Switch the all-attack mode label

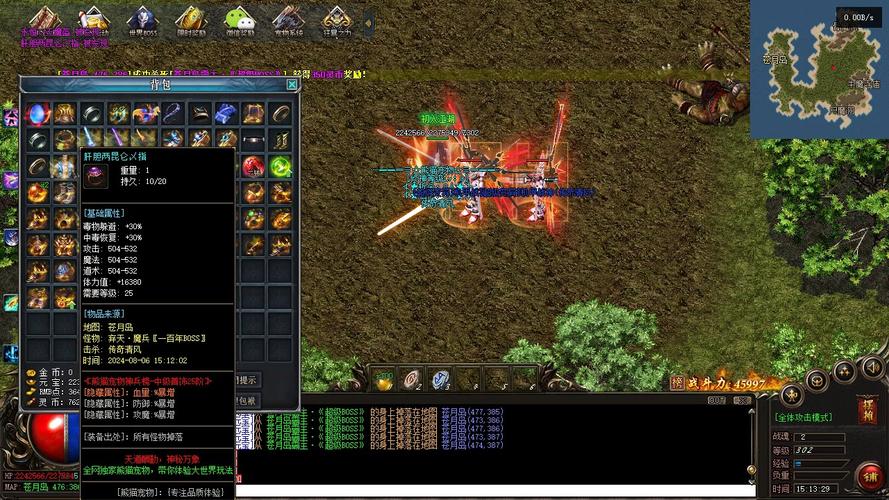point(811,416)
